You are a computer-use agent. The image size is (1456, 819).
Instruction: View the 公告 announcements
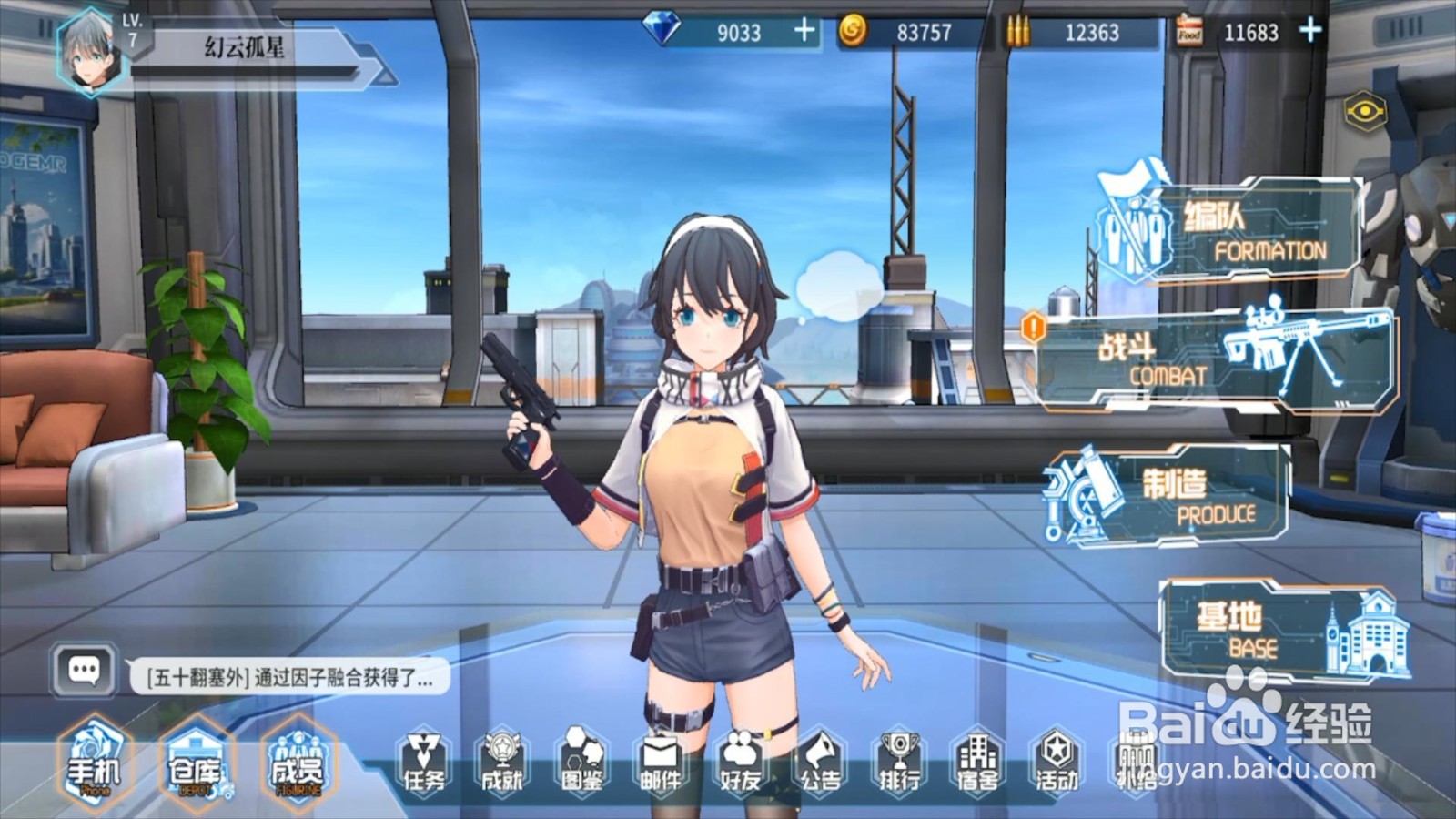(819, 763)
